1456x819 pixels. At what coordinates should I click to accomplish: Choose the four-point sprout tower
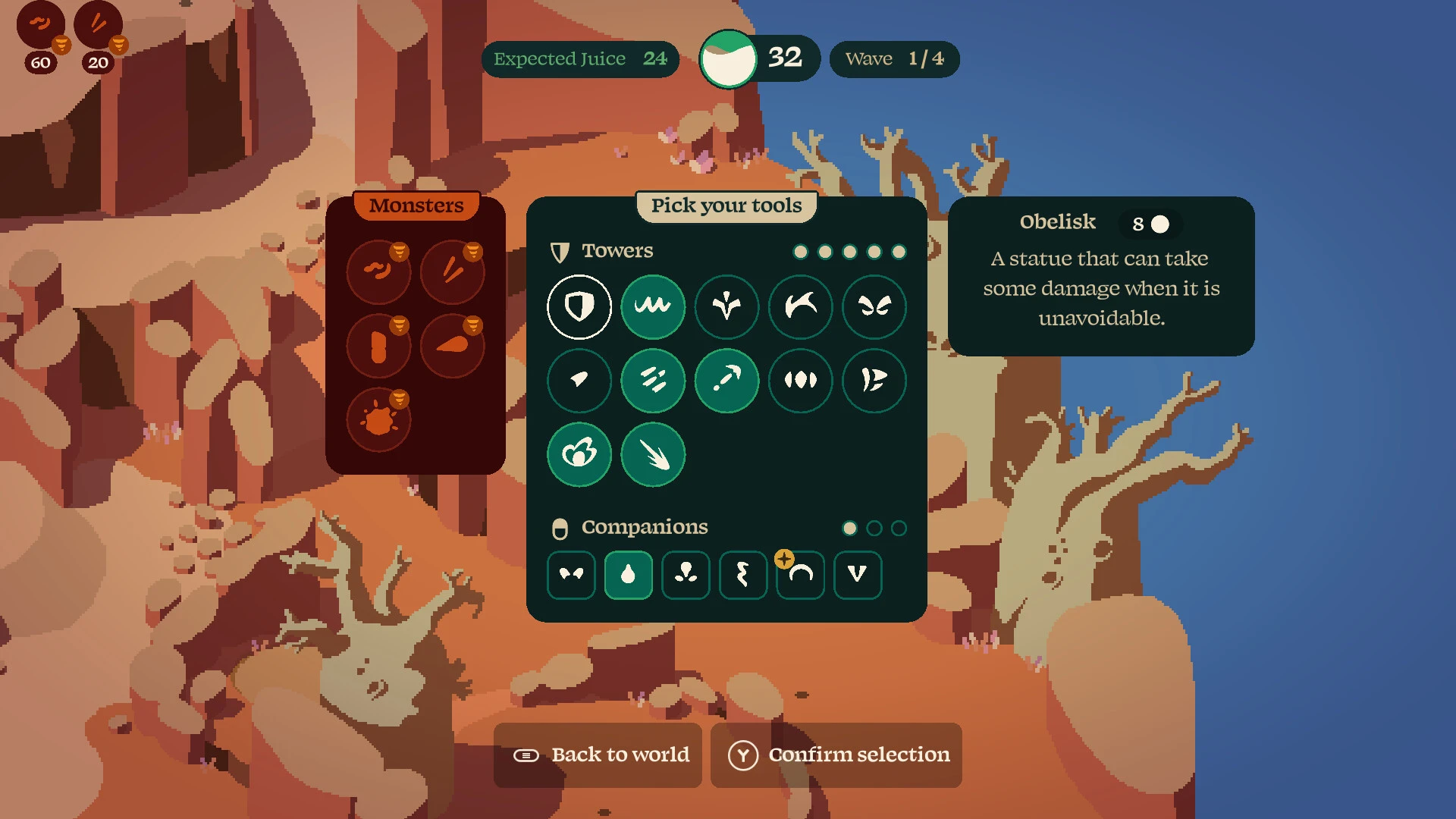click(x=726, y=306)
